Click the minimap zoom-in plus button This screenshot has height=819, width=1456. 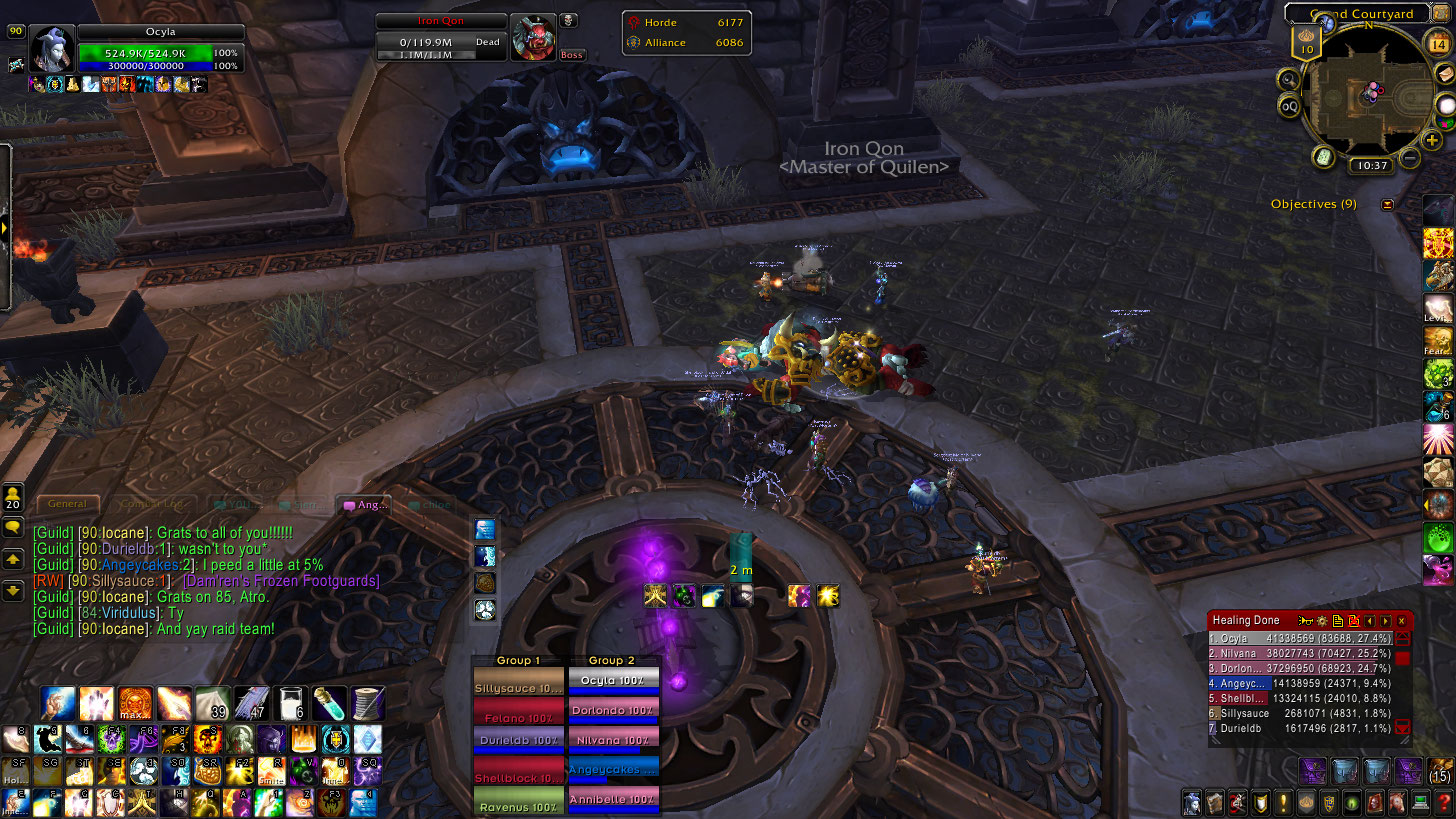(1432, 140)
